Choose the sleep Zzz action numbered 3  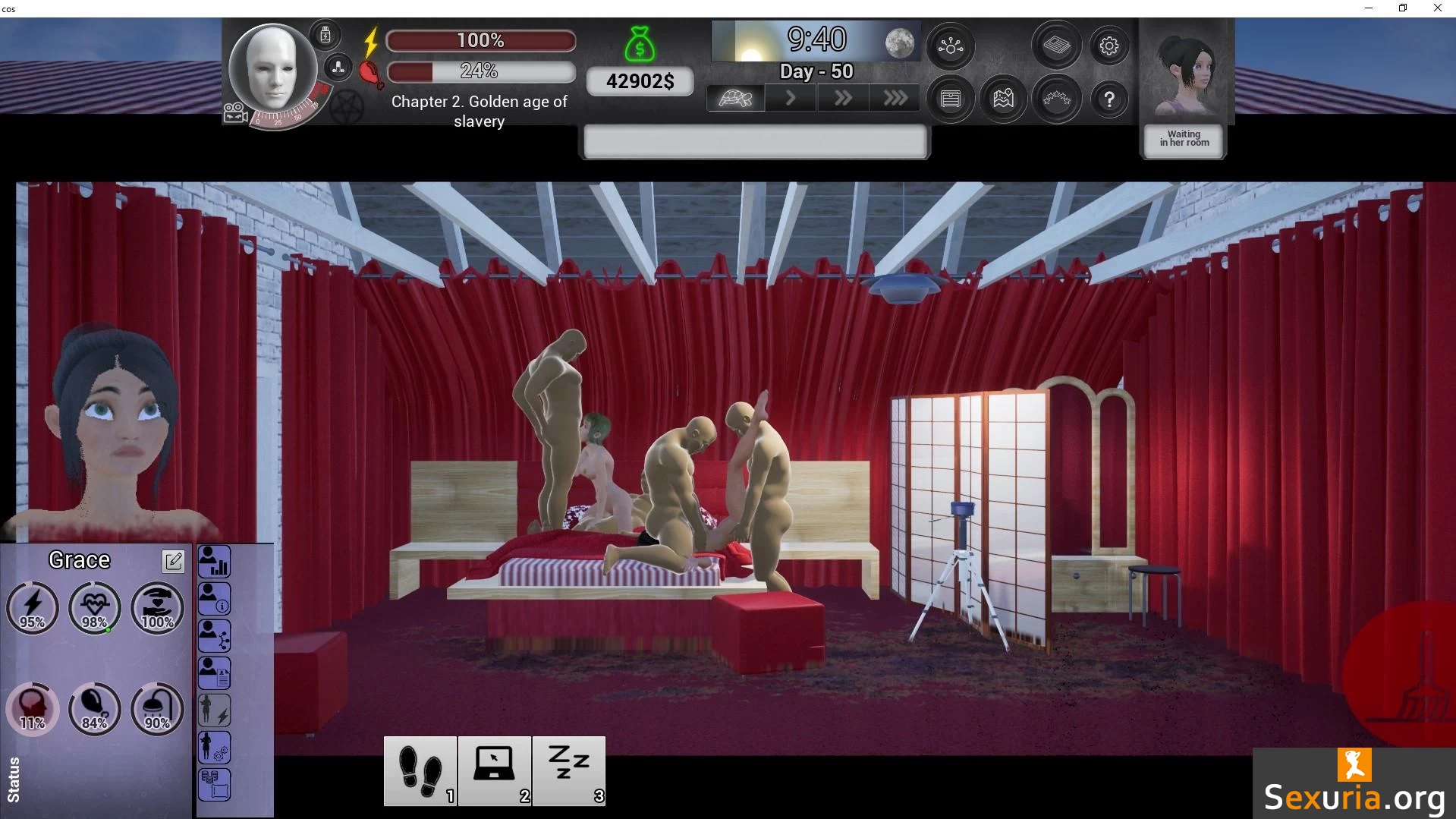click(x=568, y=770)
